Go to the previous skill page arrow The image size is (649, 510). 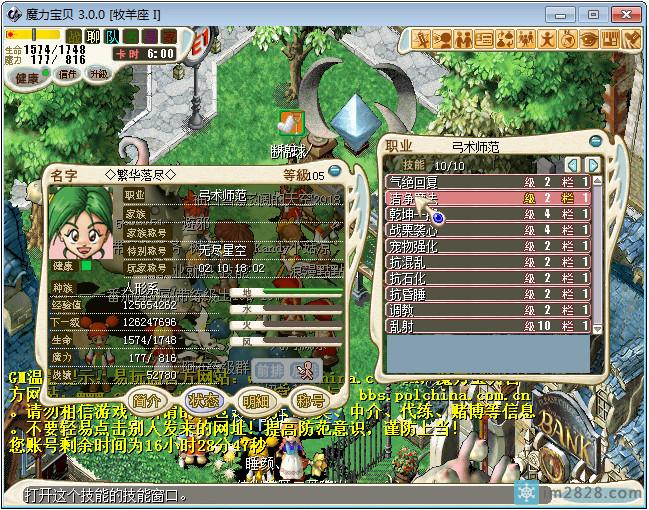tap(573, 165)
